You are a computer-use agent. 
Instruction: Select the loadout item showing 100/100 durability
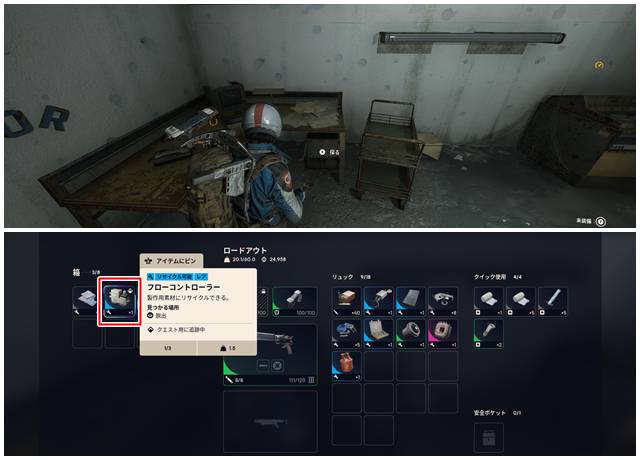click(x=296, y=300)
